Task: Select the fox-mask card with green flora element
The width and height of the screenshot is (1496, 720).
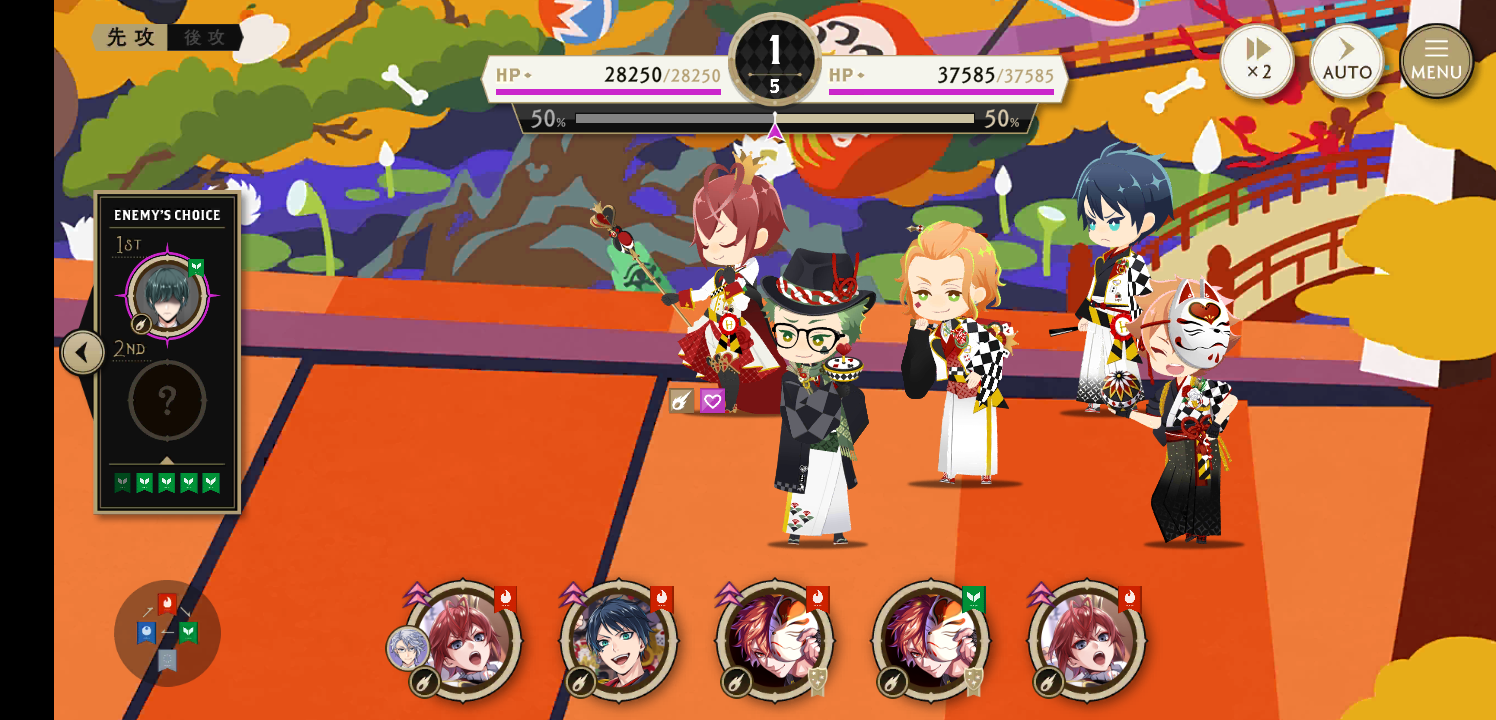Action: click(931, 639)
